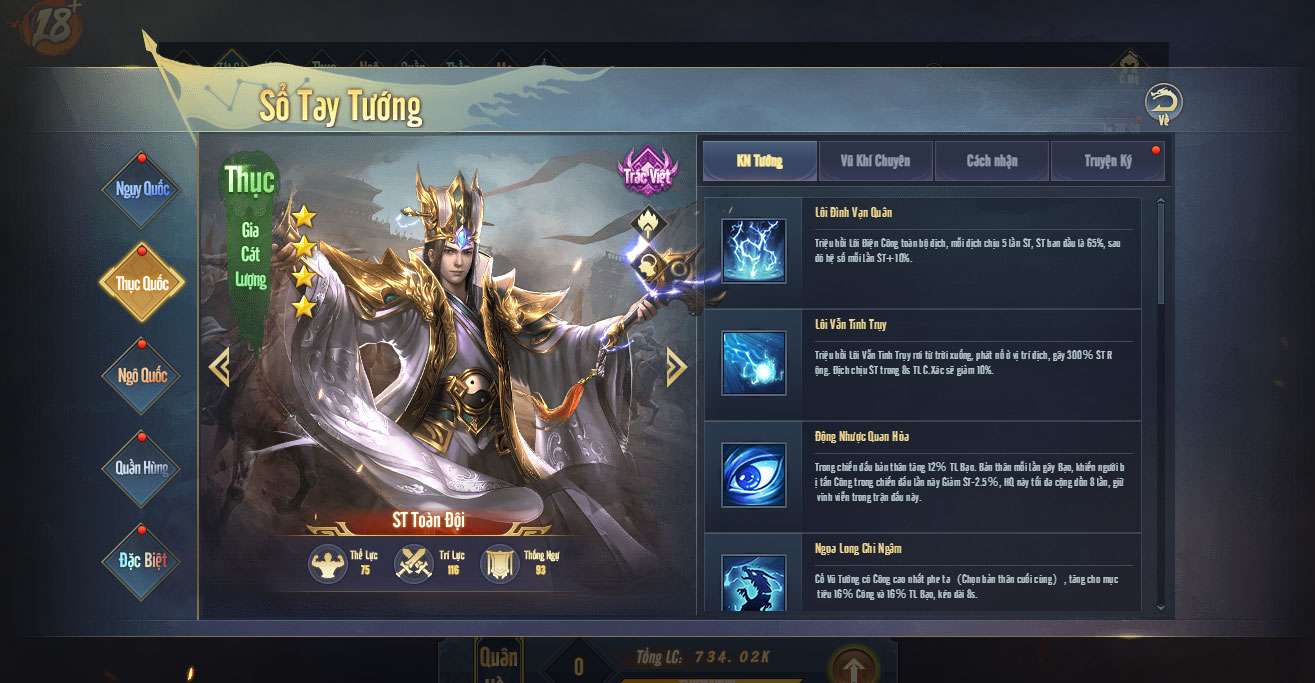Open the Đặc Biệt category
The width and height of the screenshot is (1315, 683).
(x=142, y=560)
